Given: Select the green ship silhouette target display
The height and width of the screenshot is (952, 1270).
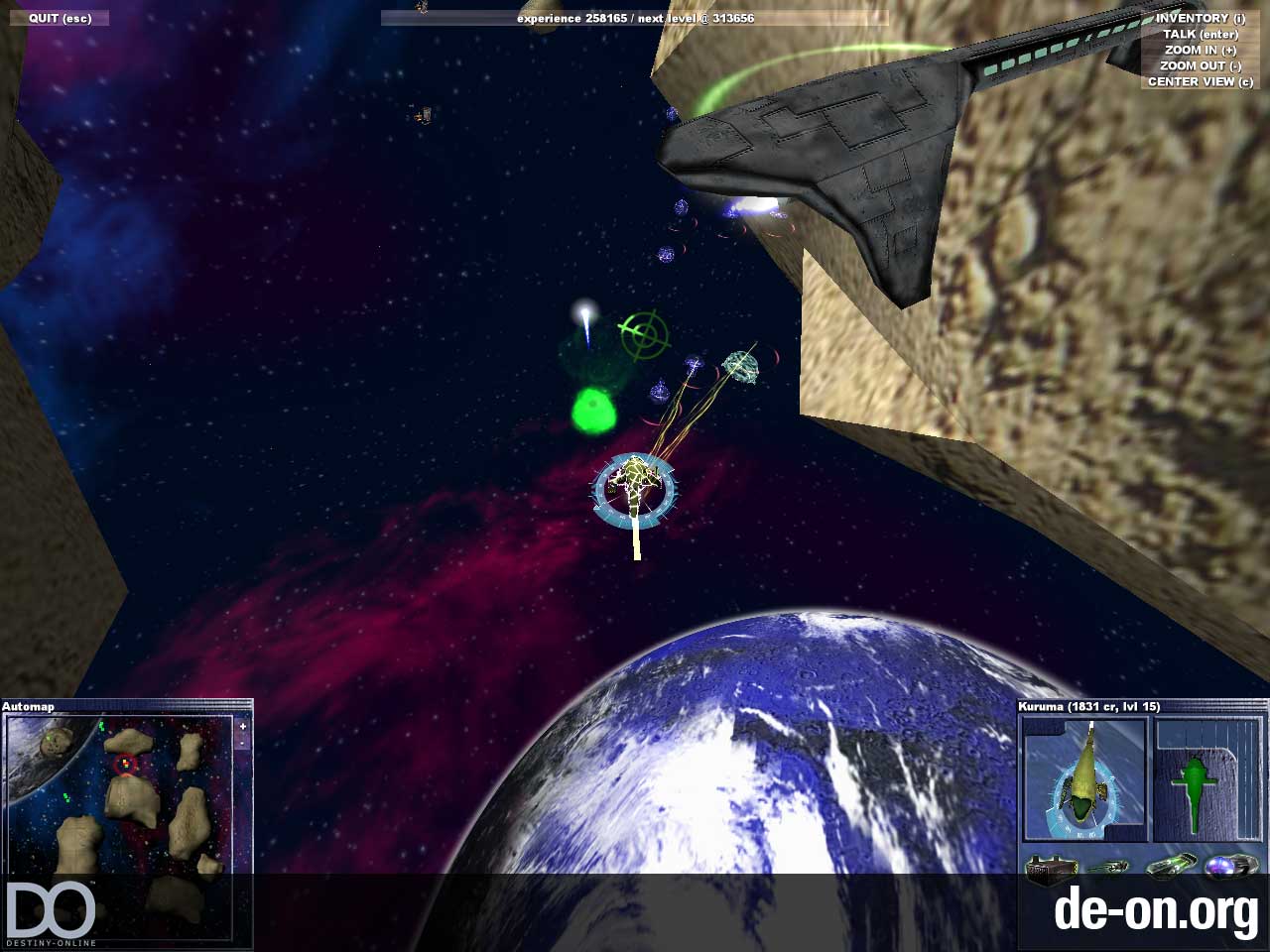Looking at the screenshot, I should click(x=1206, y=780).
